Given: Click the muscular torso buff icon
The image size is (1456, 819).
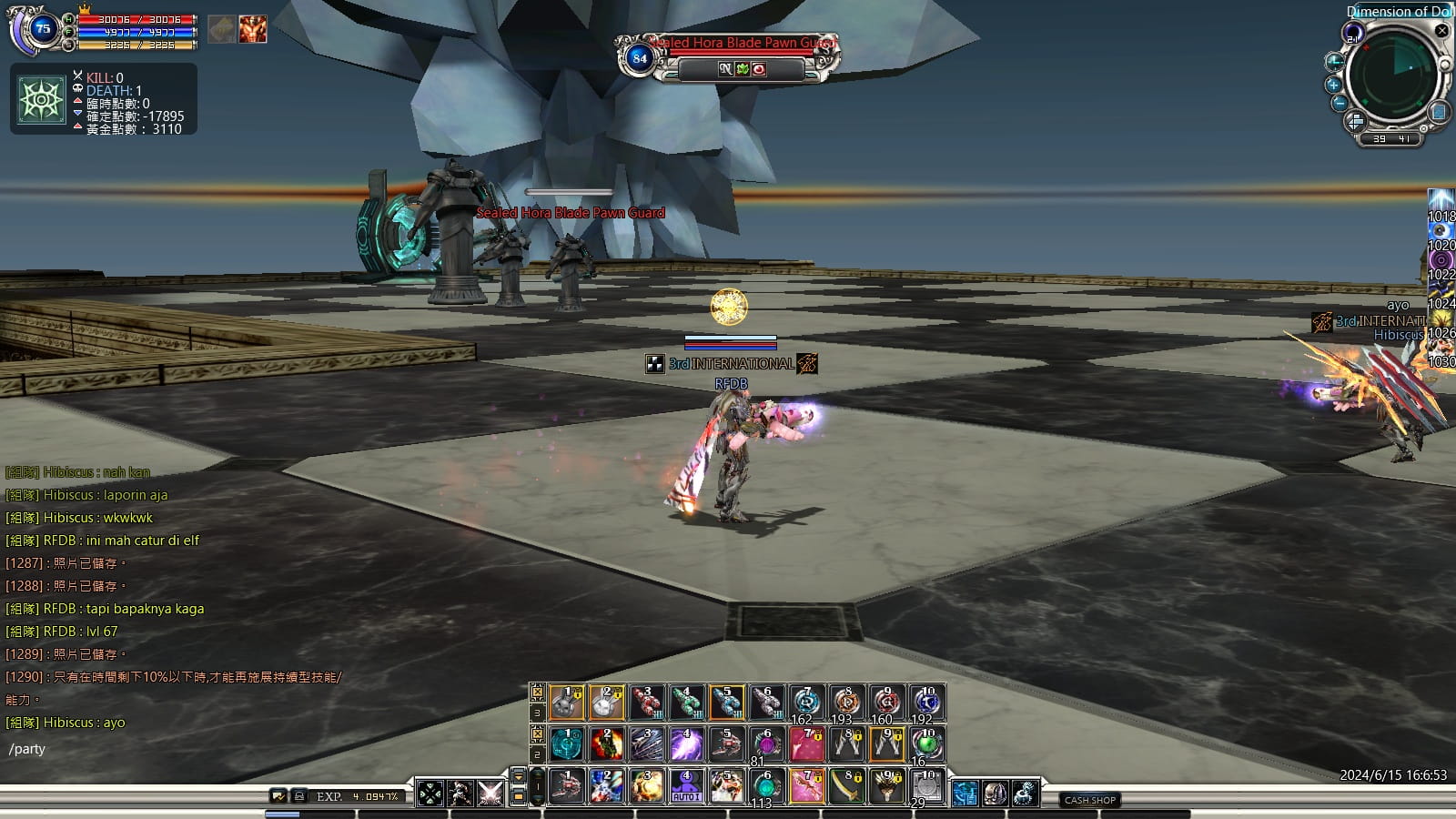Looking at the screenshot, I should (253, 29).
